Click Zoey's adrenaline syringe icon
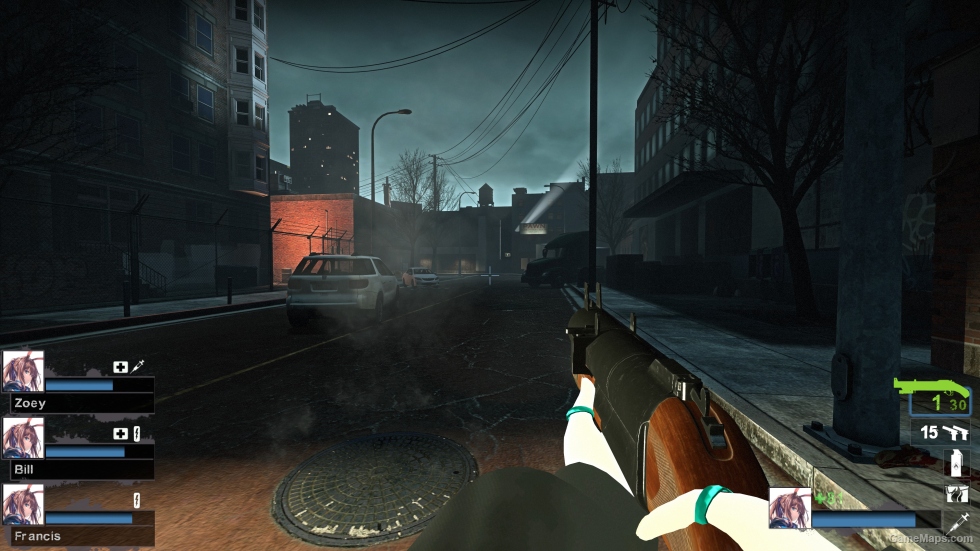 (x=138, y=367)
